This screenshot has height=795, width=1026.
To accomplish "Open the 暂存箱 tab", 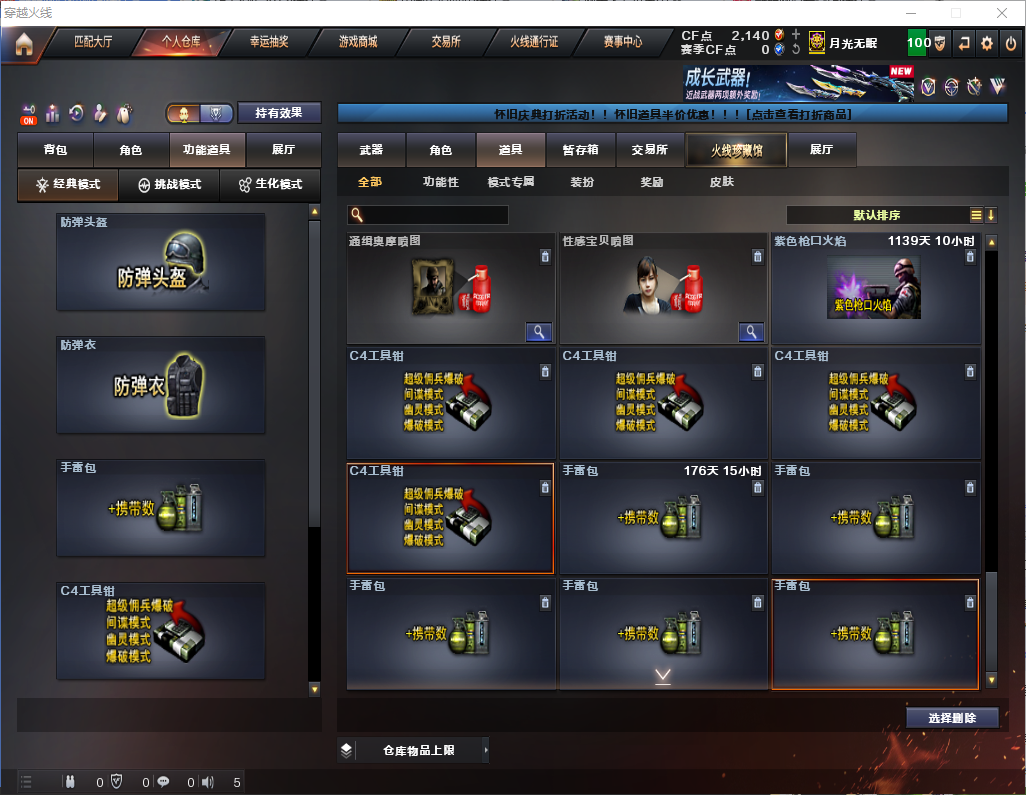I will (580, 150).
